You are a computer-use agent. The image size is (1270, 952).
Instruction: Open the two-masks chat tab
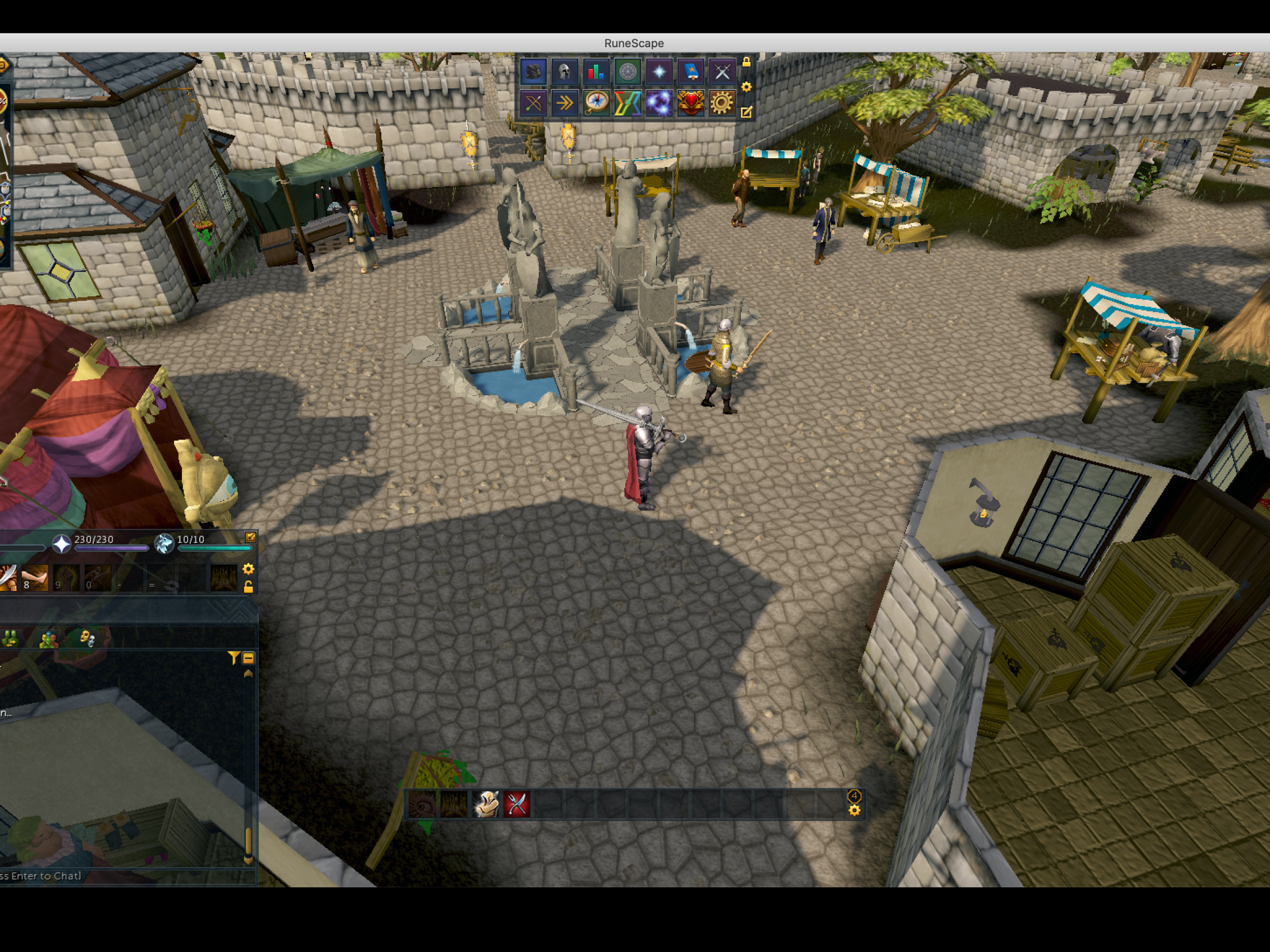(x=86, y=638)
